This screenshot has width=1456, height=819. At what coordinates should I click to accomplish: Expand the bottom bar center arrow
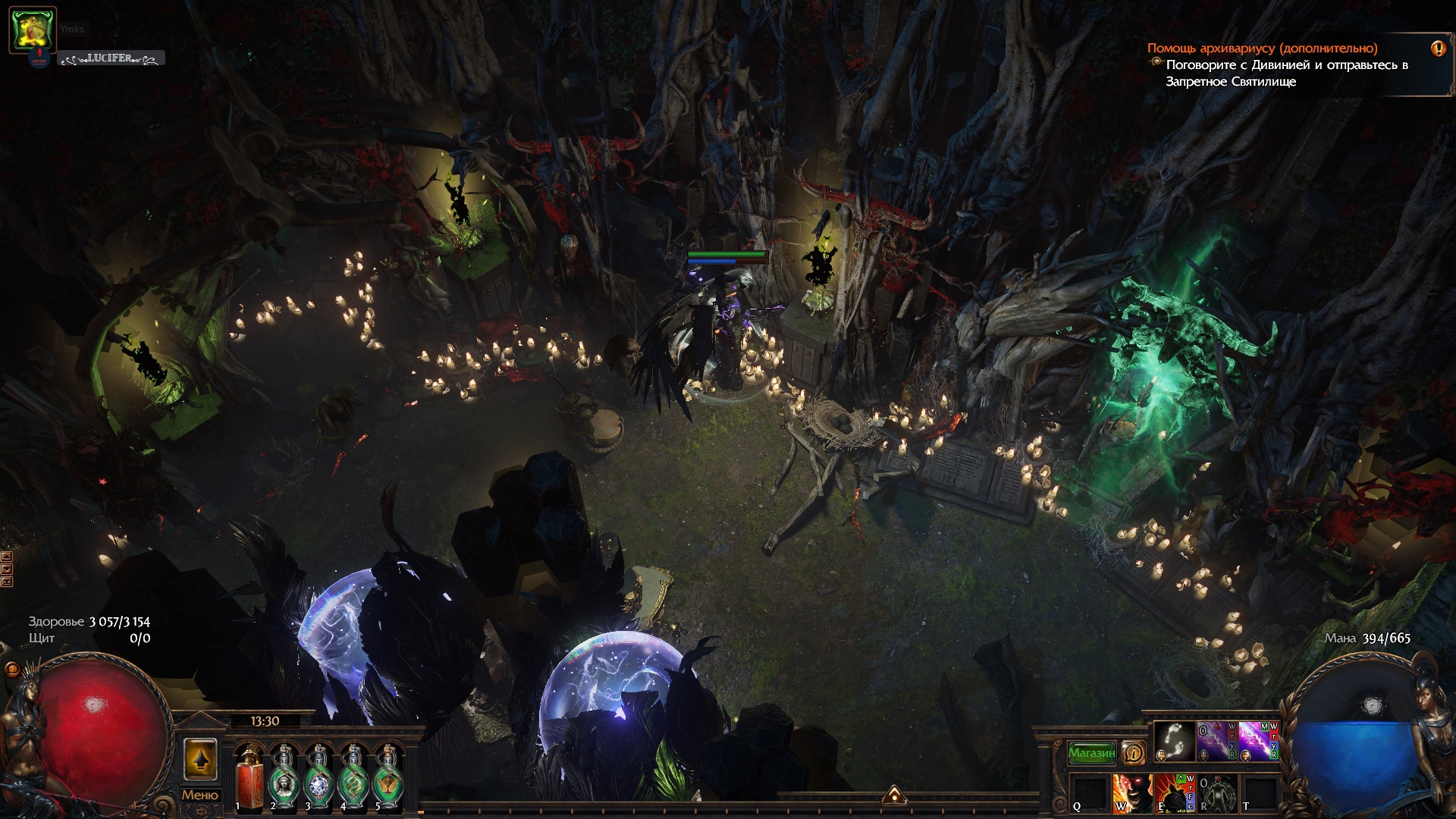coord(894,794)
